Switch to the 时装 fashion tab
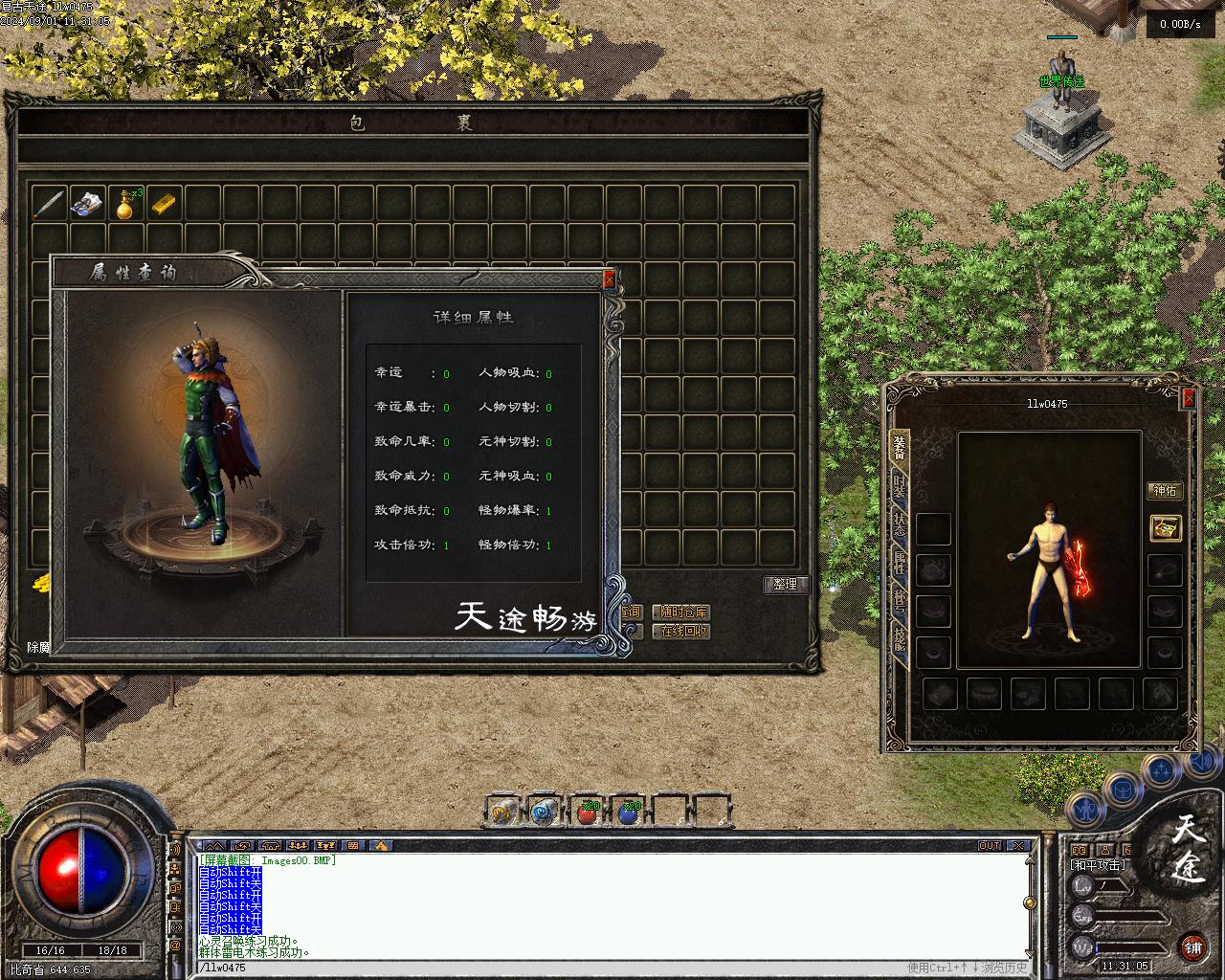This screenshot has width=1225, height=980. pyautogui.click(x=900, y=486)
